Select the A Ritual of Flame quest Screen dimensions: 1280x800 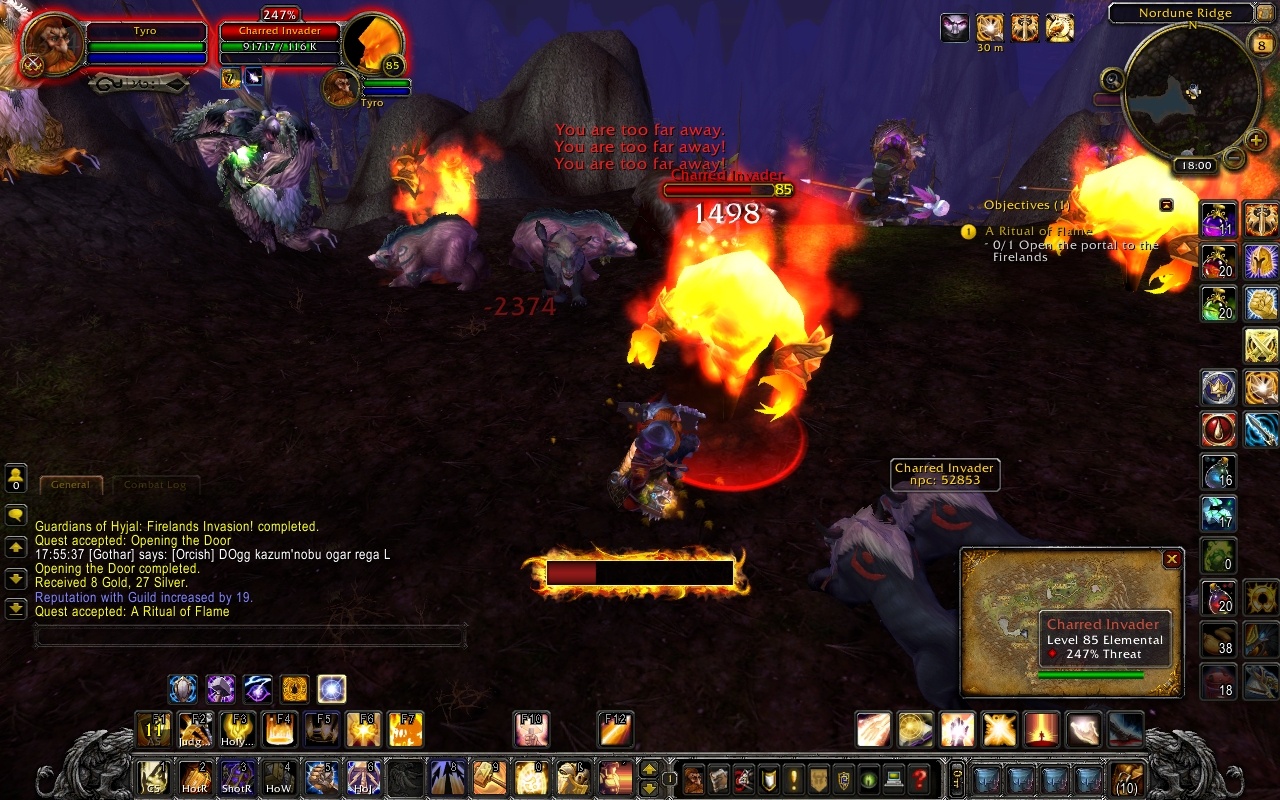1038,231
